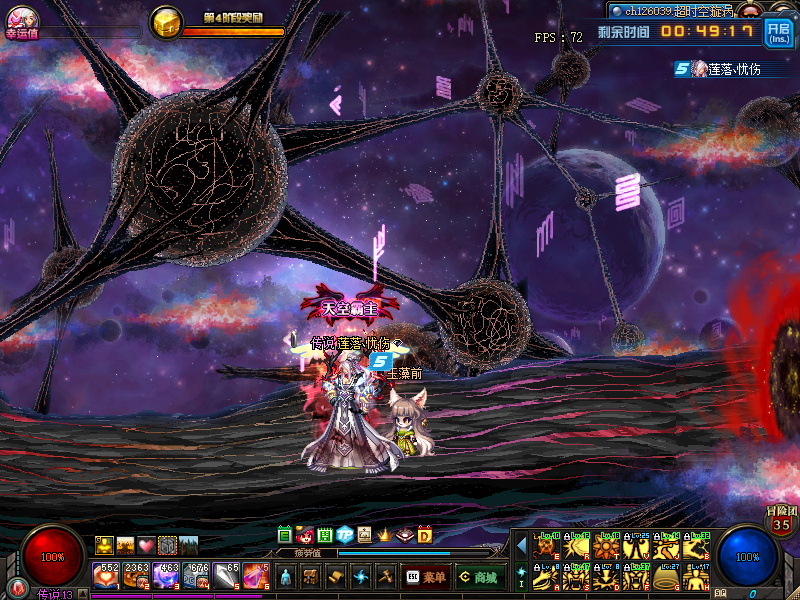Image resolution: width=800 pixels, height=600 pixels.
Task: Click the blue TP icon
Action: (x=345, y=534)
